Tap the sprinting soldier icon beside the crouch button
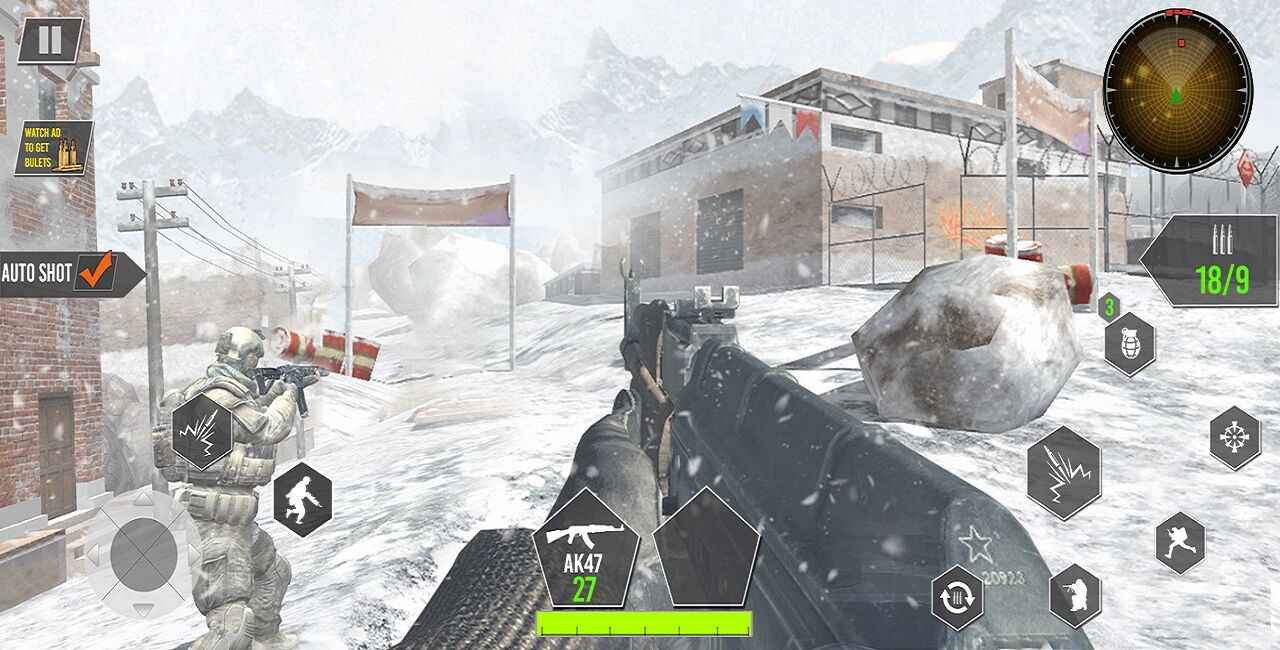This screenshot has height=650, width=1280. 1180,543
